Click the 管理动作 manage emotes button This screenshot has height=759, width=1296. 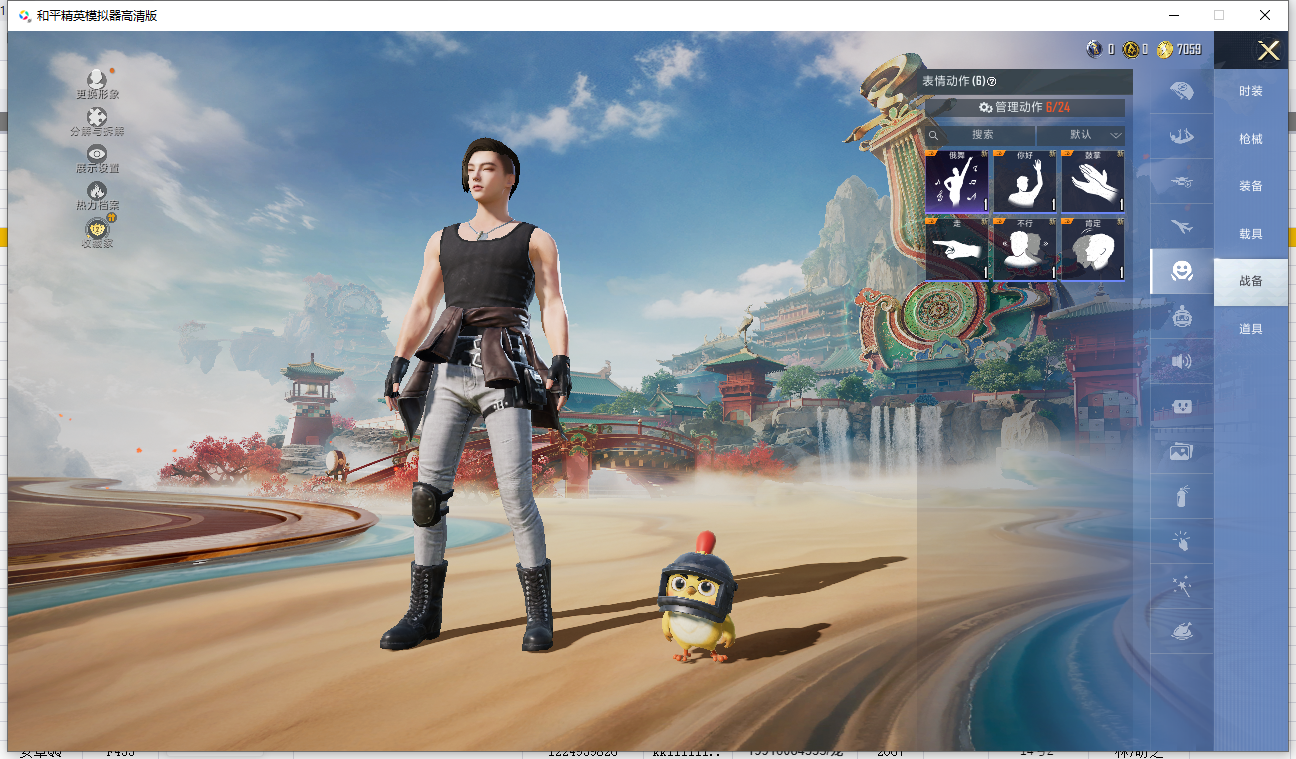coord(1025,107)
